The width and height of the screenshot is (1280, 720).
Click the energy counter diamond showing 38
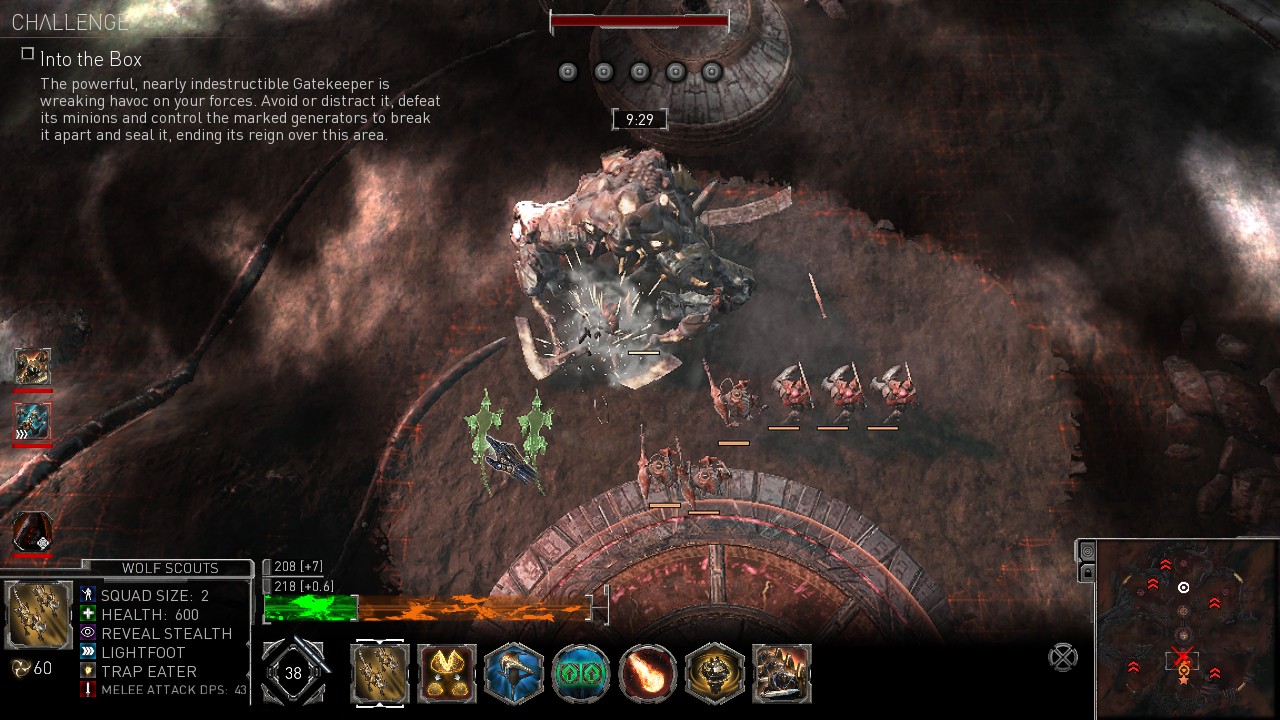point(293,673)
